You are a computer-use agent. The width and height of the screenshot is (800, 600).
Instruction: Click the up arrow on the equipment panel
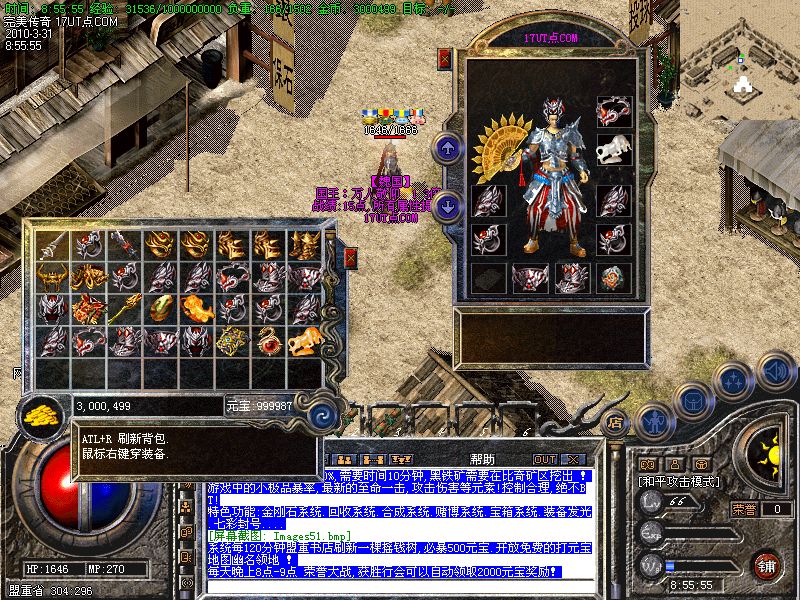pos(447,149)
